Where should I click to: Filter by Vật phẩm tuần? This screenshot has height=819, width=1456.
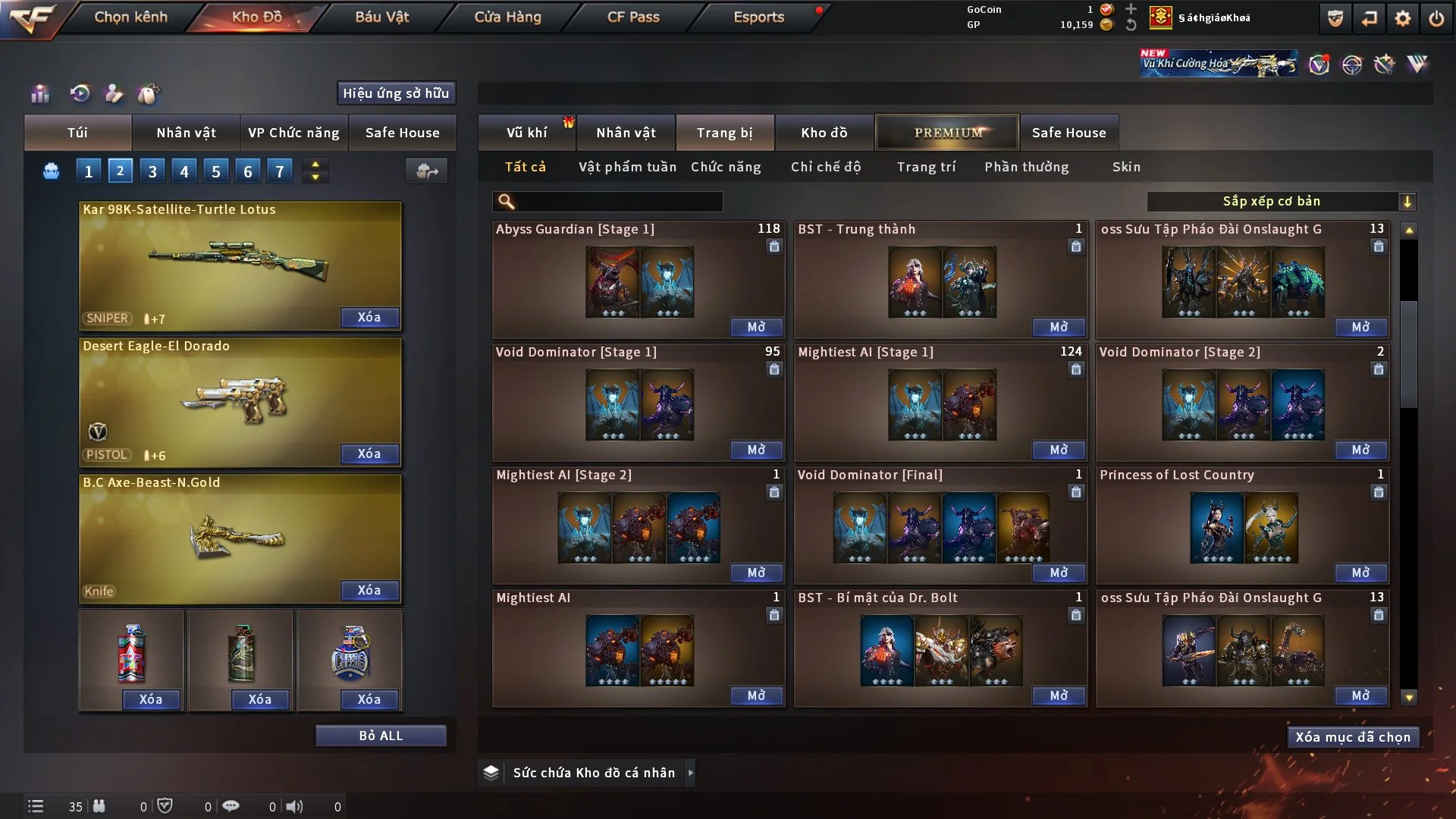coord(627,167)
